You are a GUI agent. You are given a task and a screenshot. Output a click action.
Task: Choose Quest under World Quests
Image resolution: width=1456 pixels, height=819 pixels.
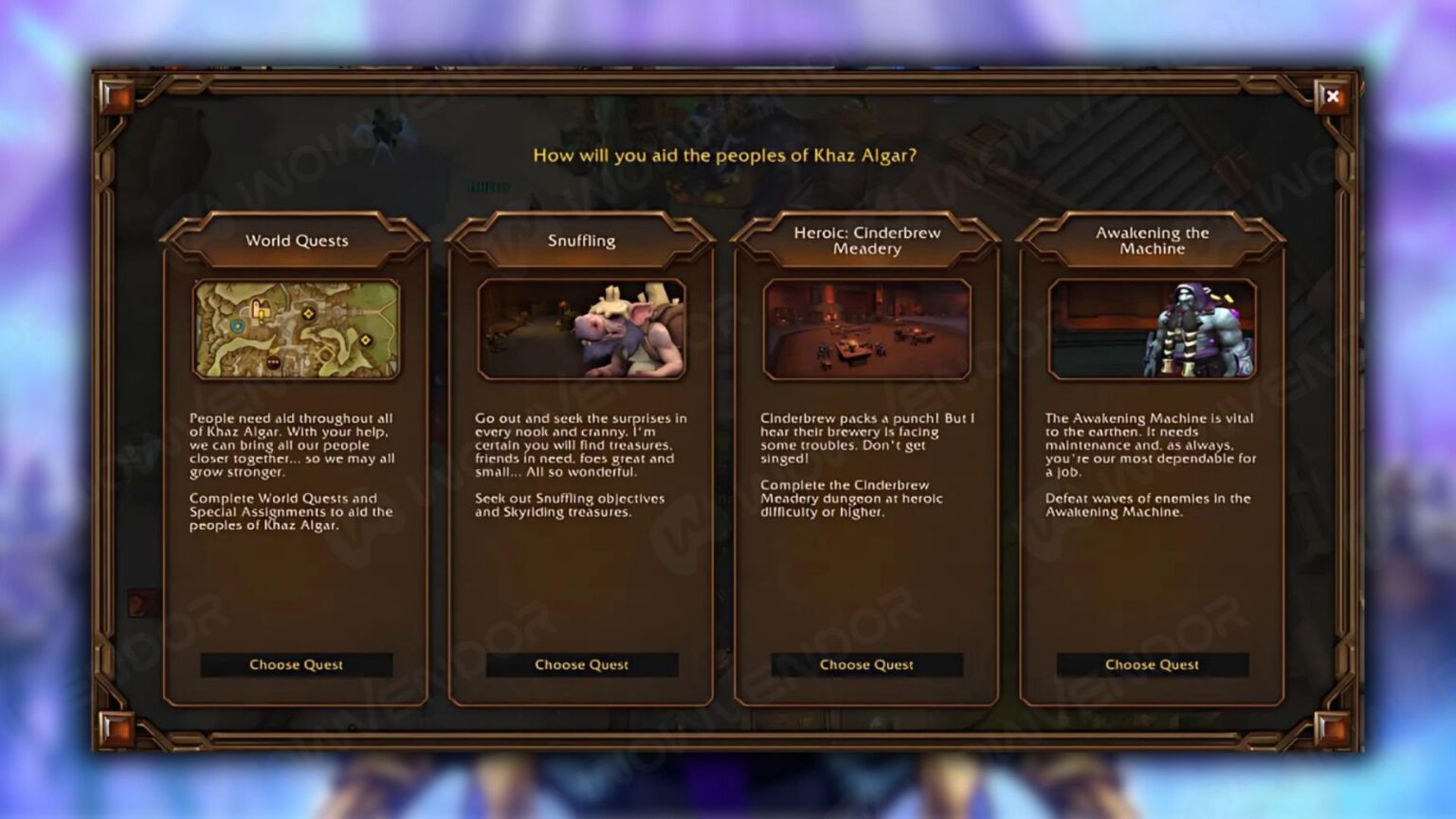click(297, 664)
